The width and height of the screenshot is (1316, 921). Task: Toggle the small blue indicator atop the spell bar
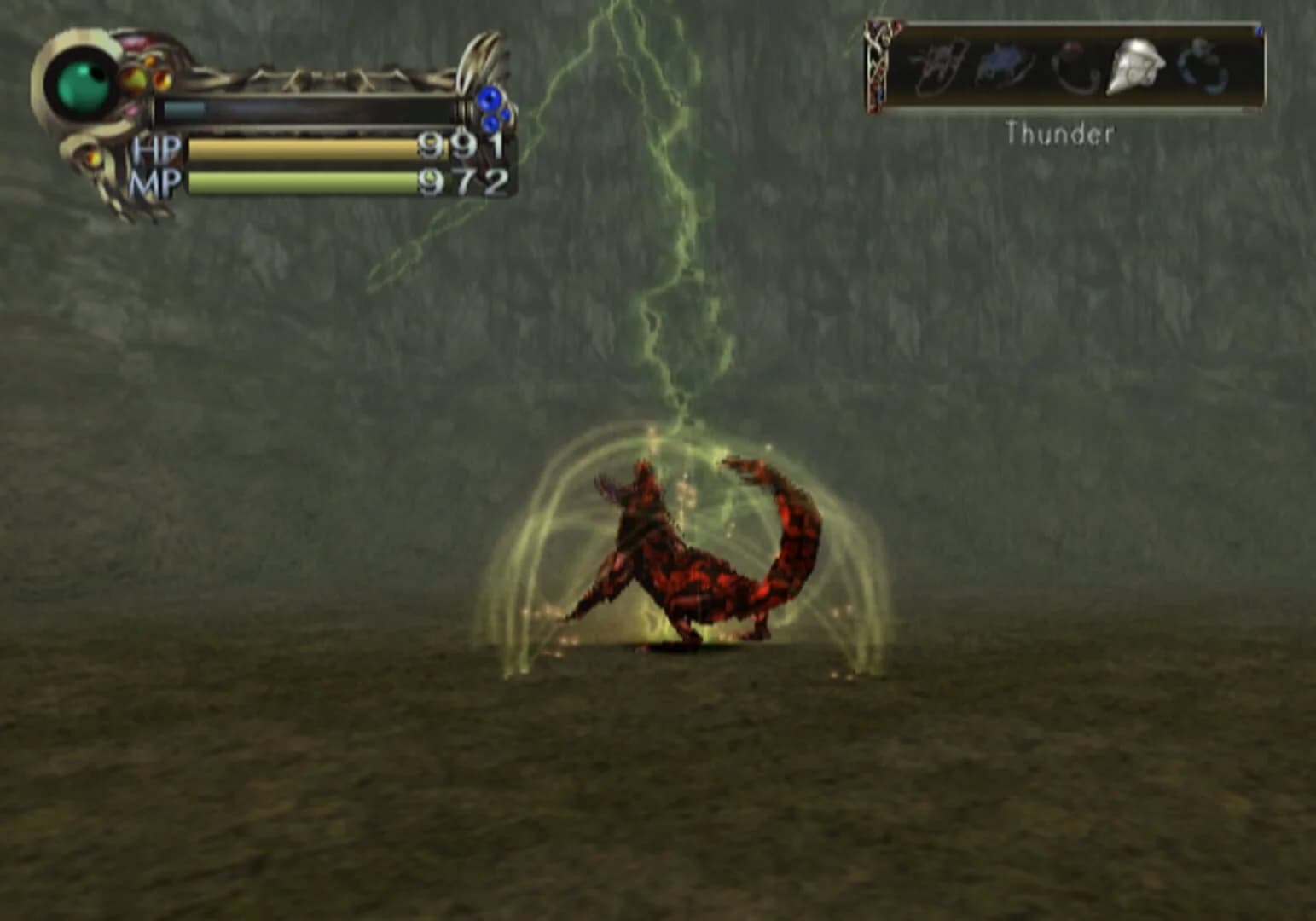1260,30
